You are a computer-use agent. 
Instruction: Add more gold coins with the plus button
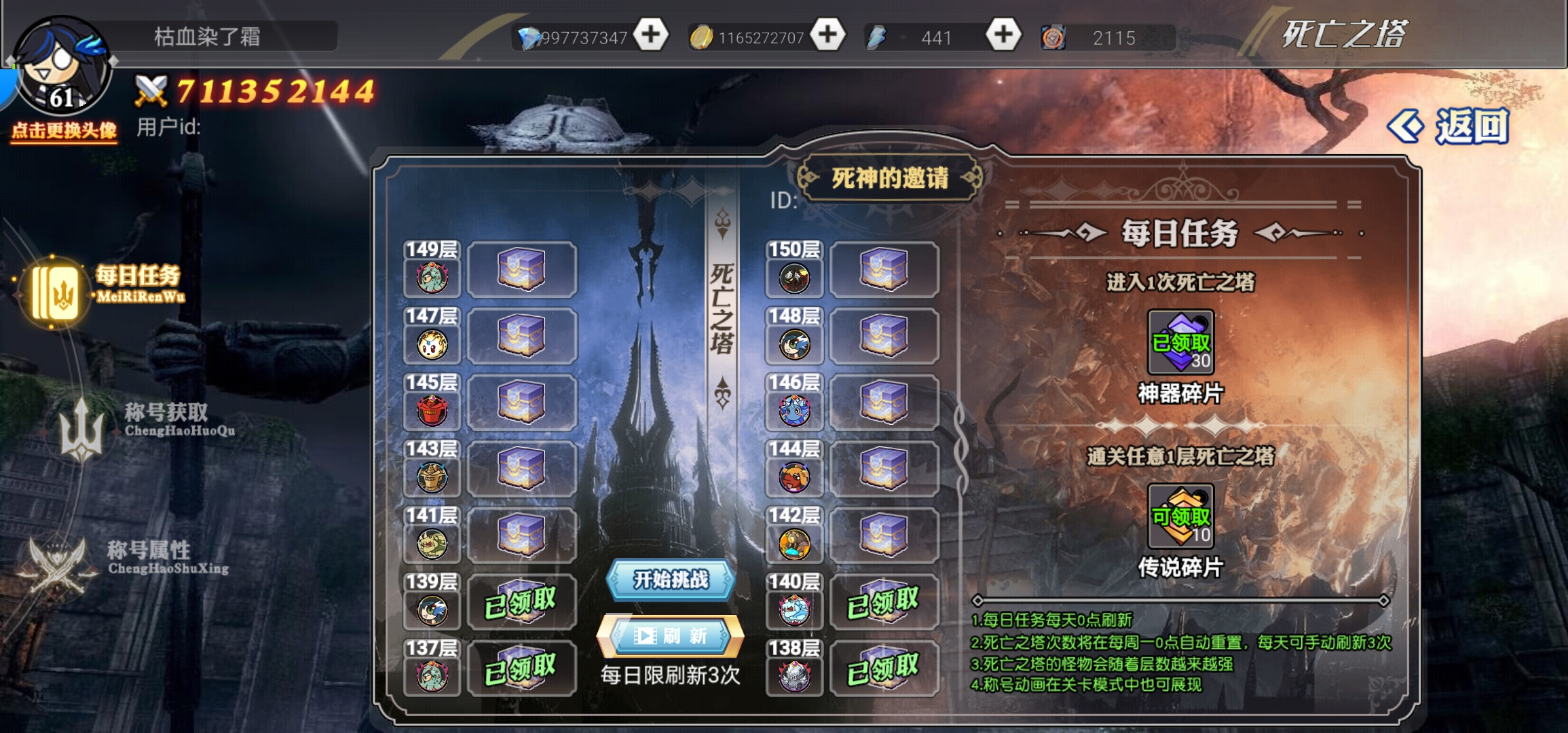pyautogui.click(x=827, y=35)
